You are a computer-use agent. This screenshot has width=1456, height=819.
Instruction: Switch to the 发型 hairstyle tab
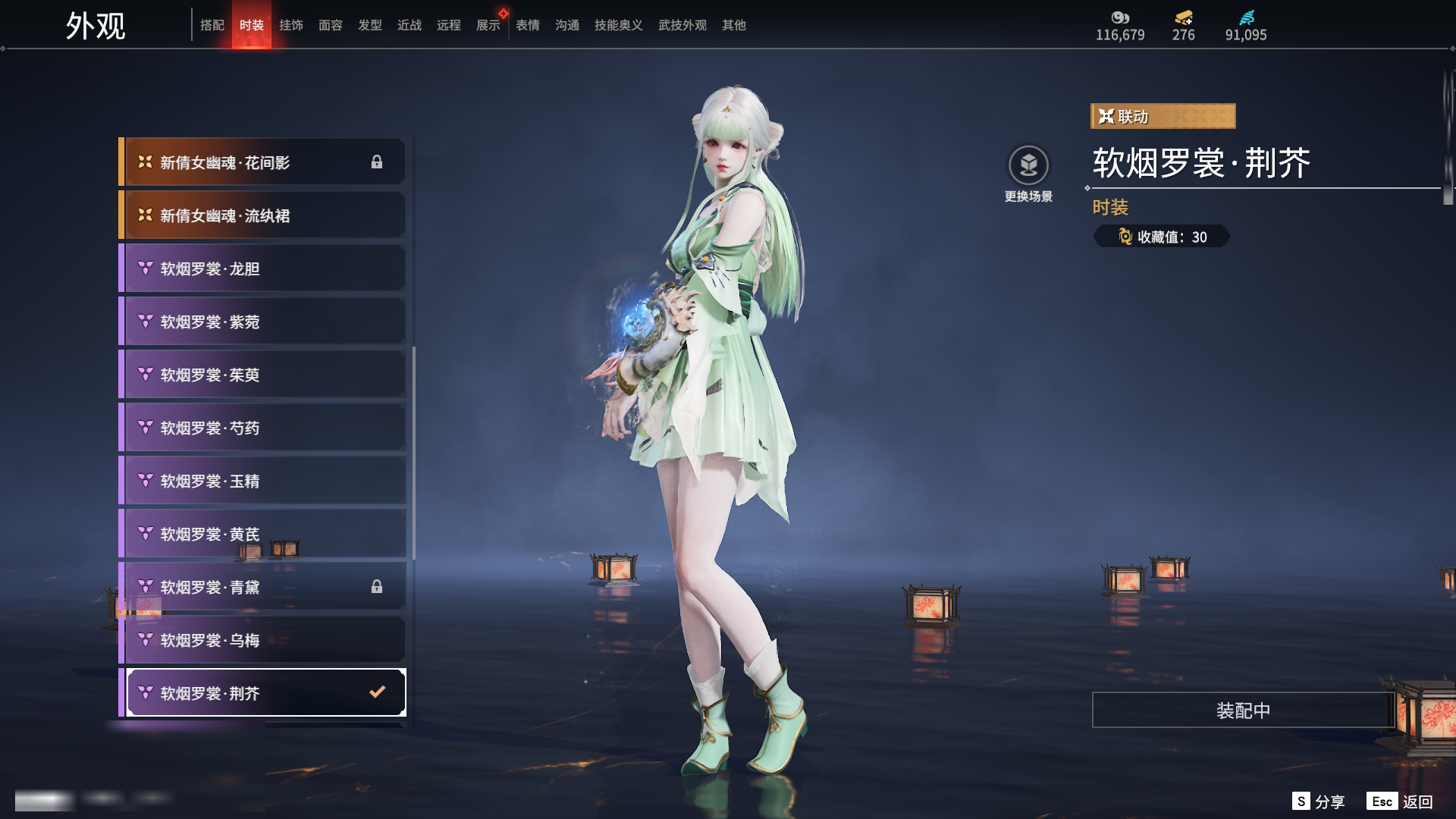(370, 25)
